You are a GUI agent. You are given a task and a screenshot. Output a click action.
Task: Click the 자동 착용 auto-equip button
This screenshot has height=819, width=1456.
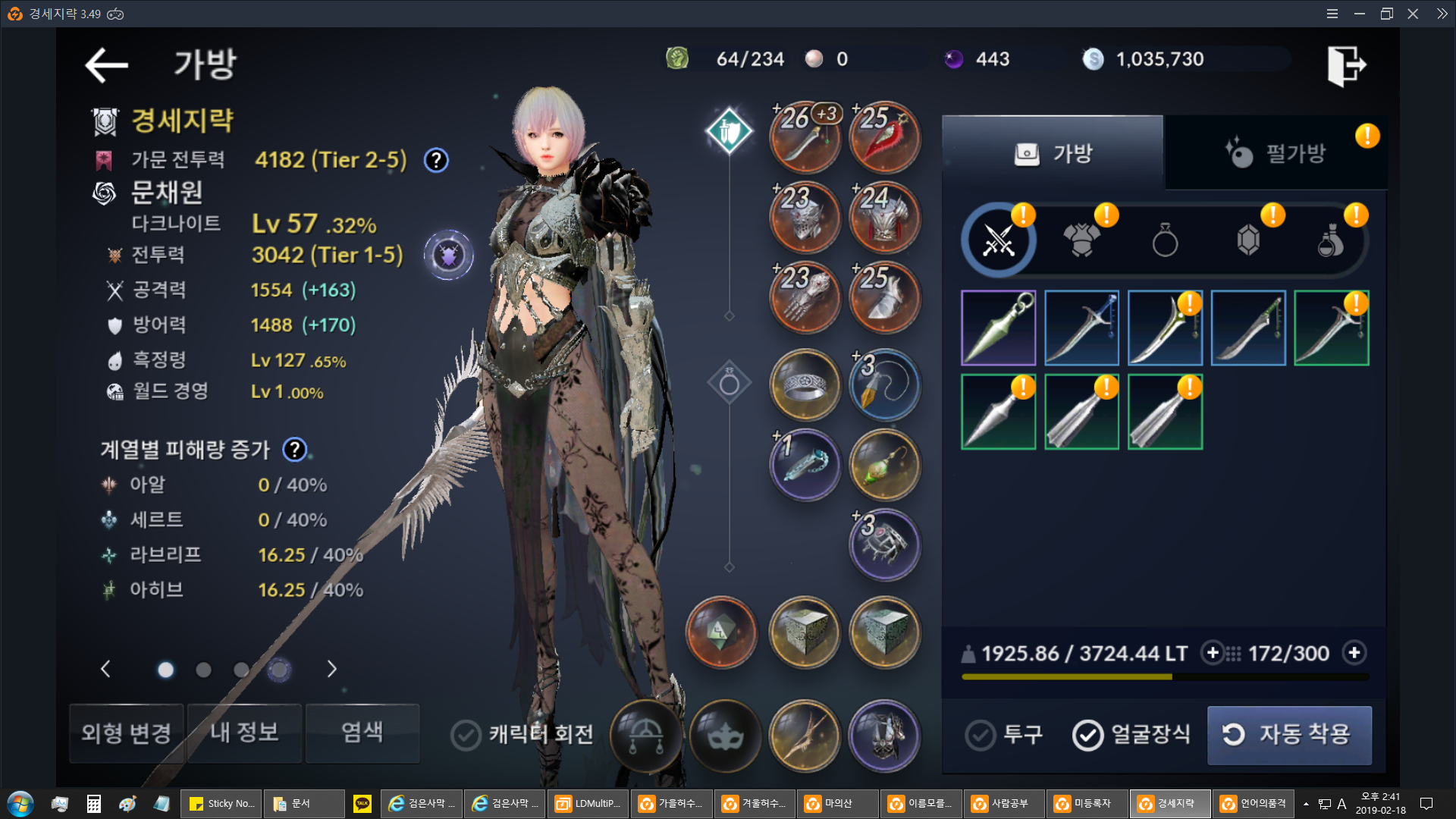point(1289,734)
